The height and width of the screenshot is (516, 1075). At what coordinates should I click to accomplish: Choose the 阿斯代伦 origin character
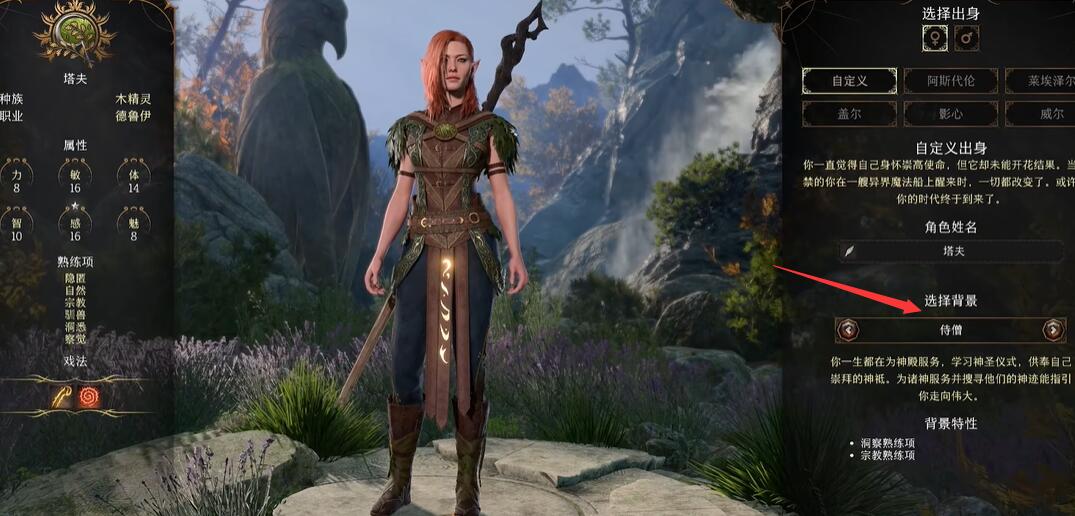pyautogui.click(x=950, y=80)
